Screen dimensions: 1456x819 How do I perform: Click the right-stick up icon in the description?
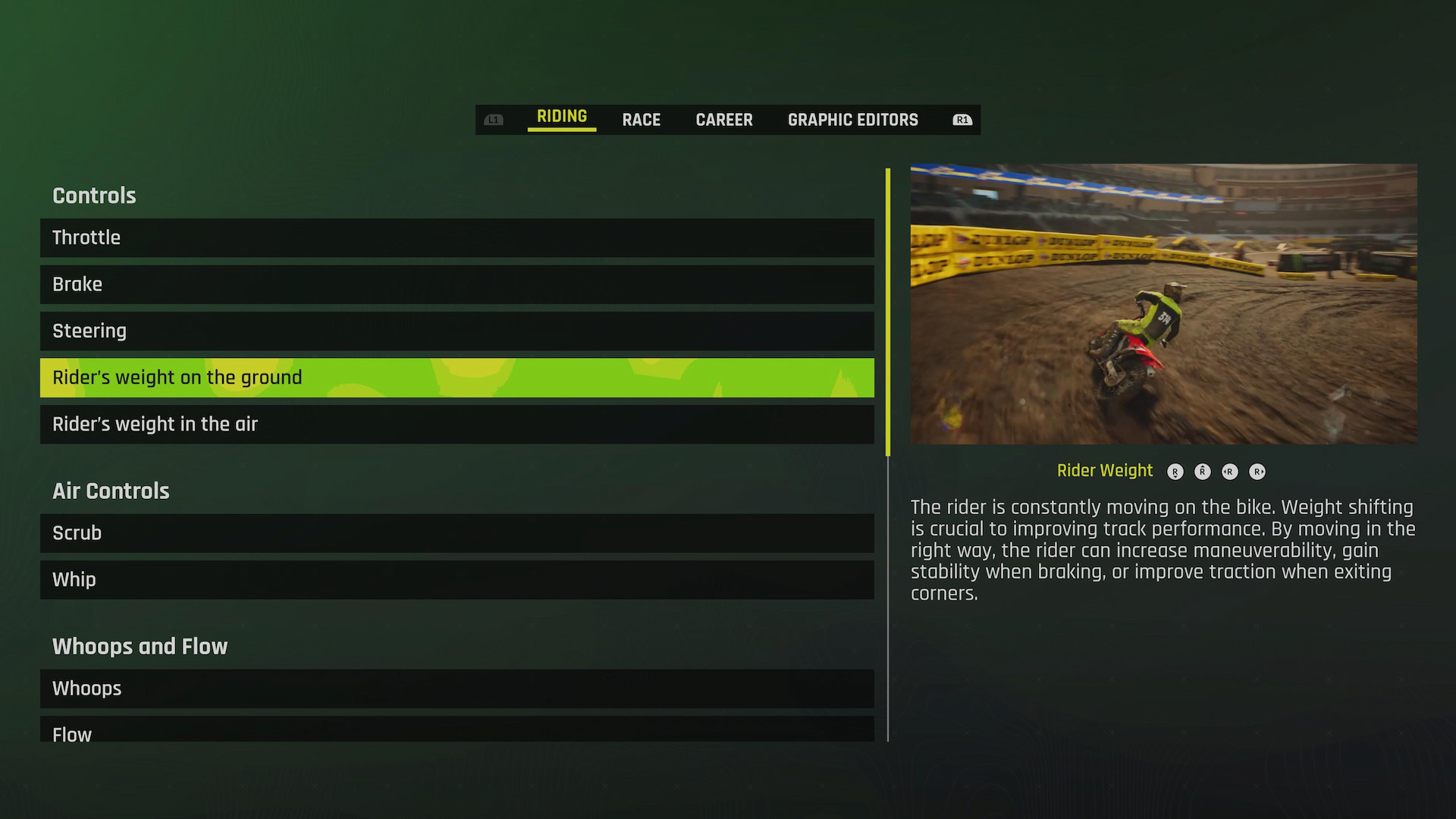(x=1203, y=471)
